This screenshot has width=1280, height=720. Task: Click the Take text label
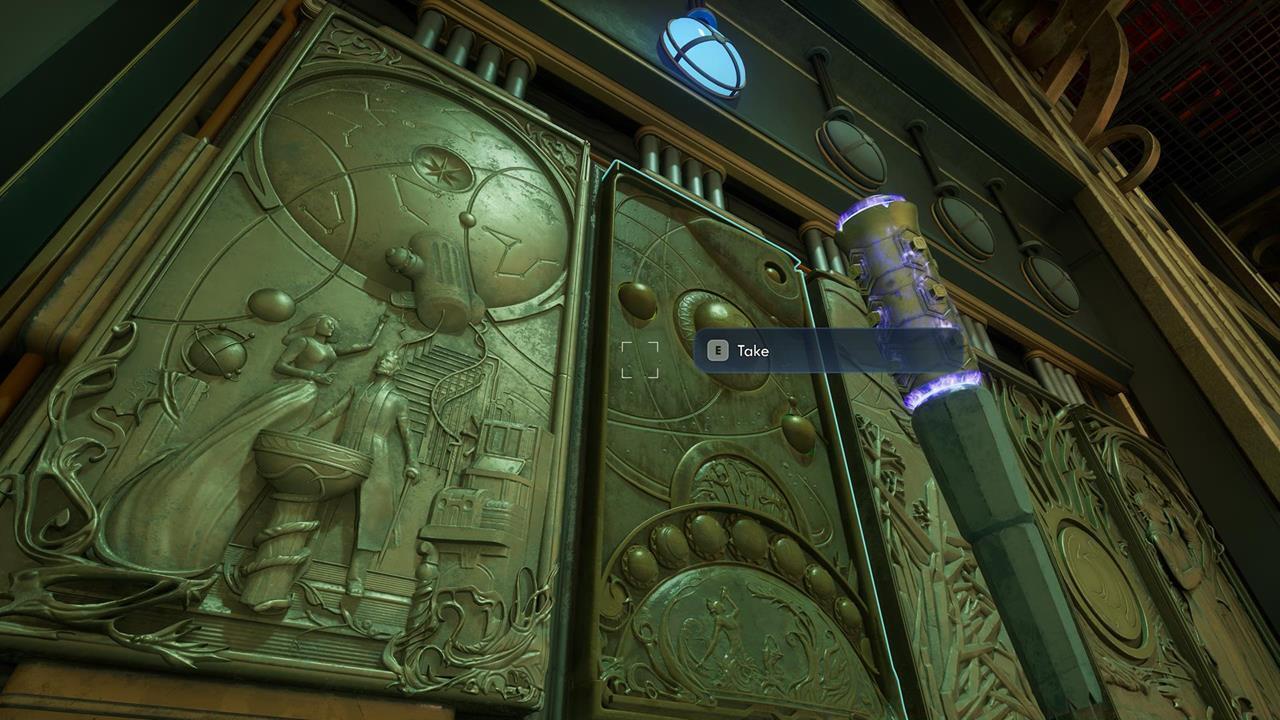[754, 351]
